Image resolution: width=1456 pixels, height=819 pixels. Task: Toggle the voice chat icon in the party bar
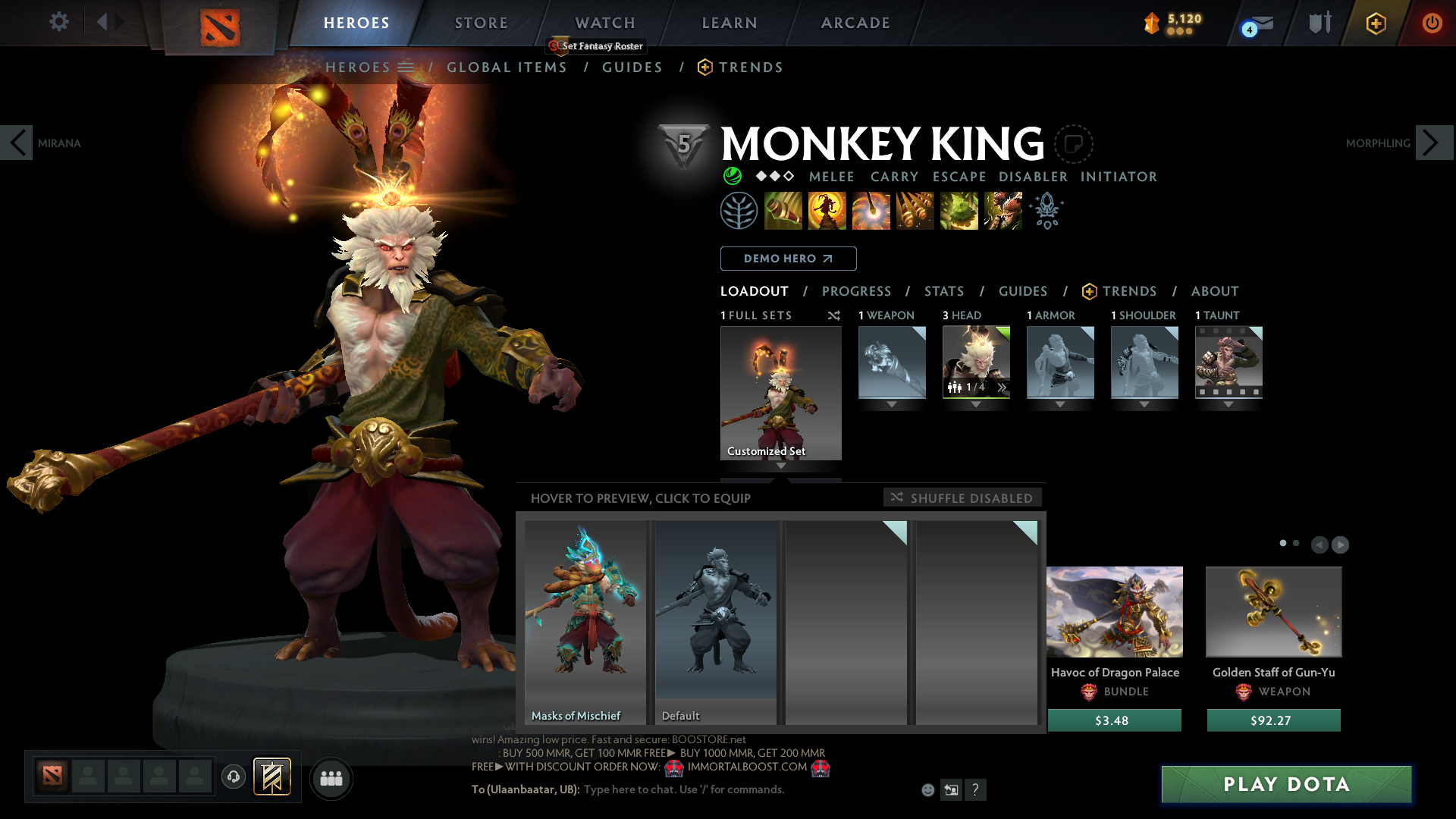click(233, 777)
